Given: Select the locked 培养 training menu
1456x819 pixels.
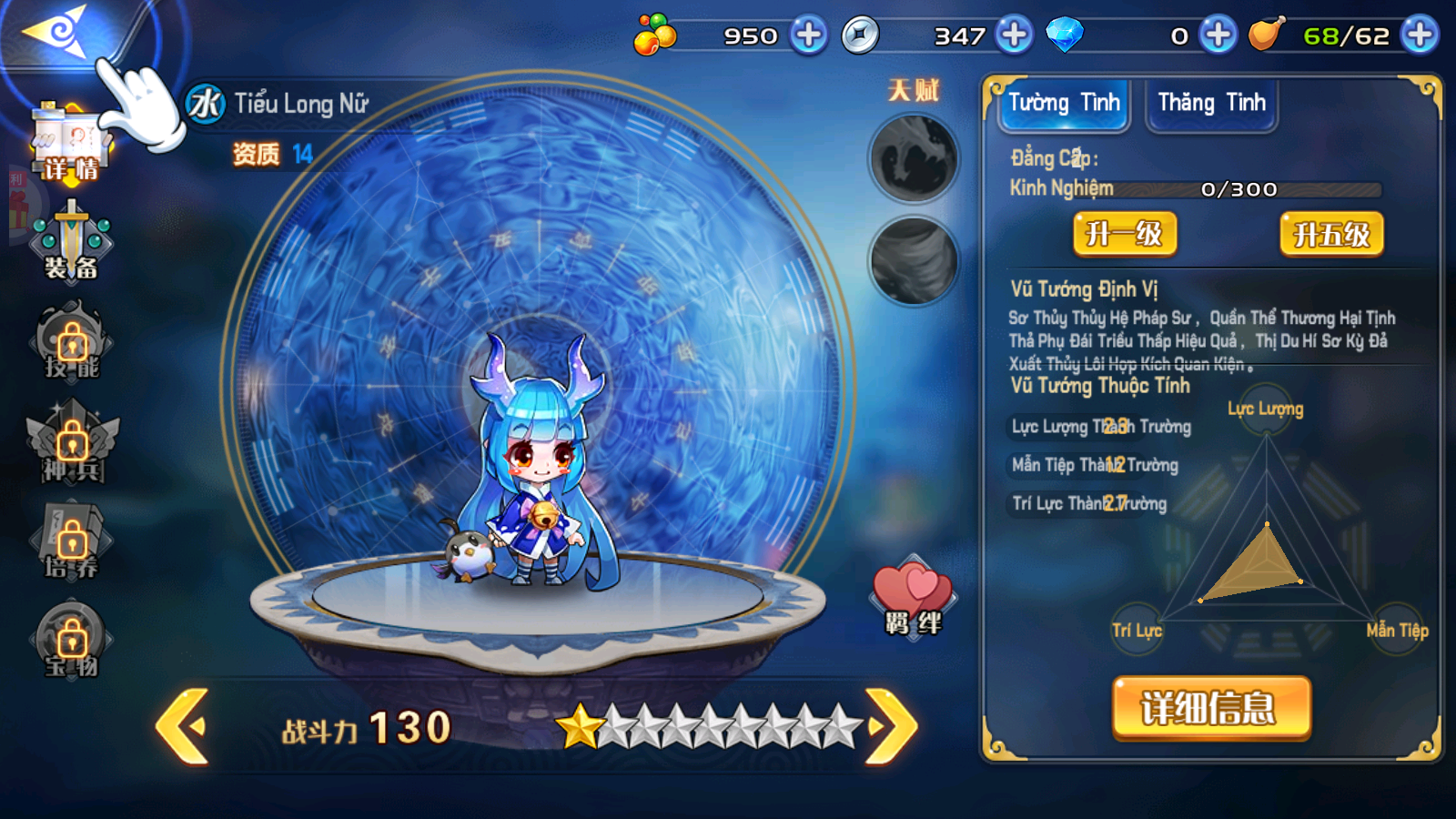Looking at the screenshot, I should (72, 541).
